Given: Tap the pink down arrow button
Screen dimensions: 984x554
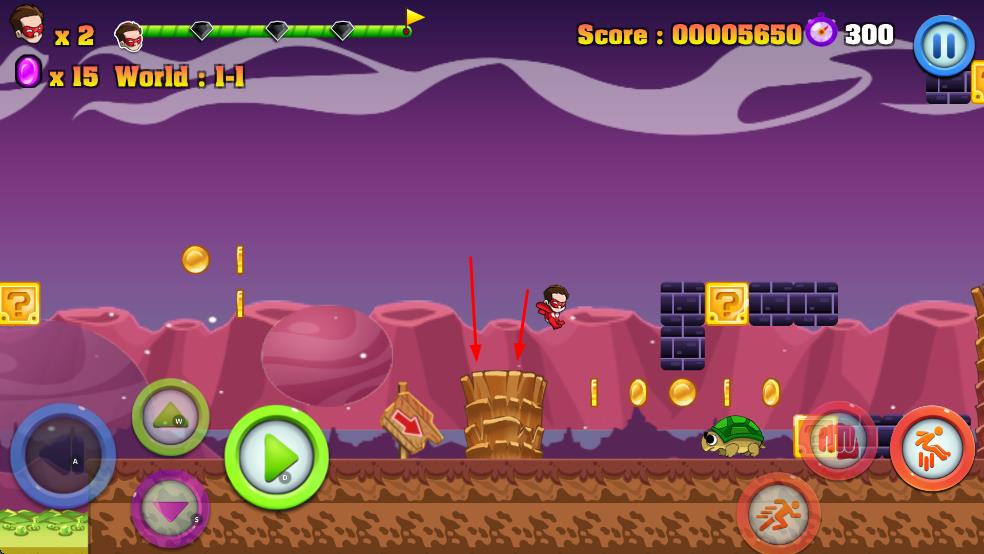Looking at the screenshot, I should 170,508.
